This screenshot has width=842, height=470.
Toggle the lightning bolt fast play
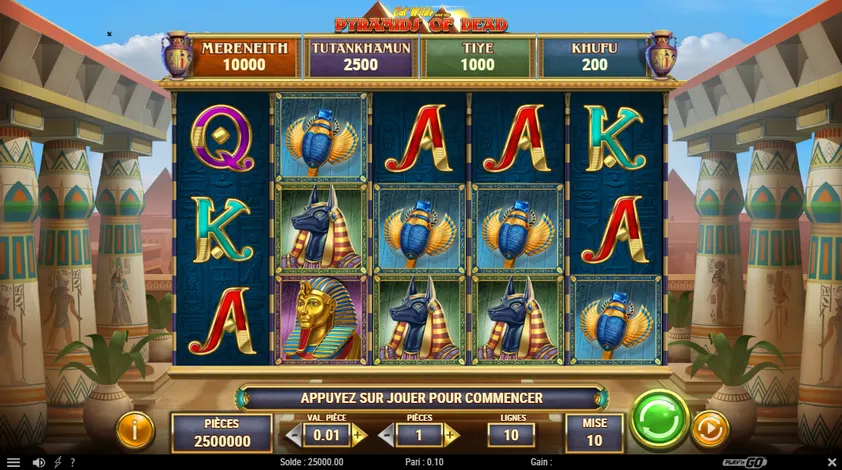coord(57,462)
